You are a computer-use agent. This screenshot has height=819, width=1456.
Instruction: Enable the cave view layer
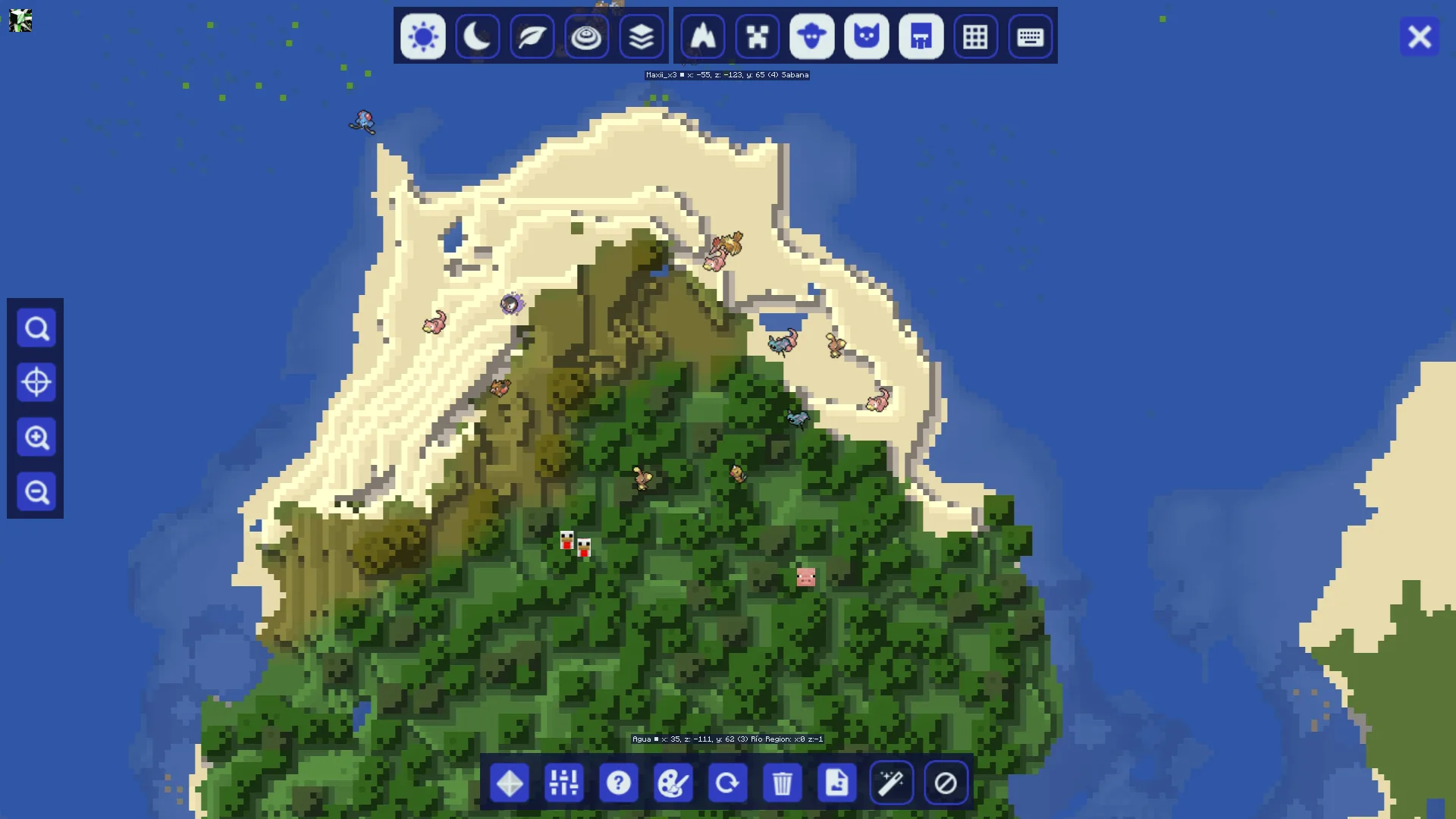coord(586,36)
